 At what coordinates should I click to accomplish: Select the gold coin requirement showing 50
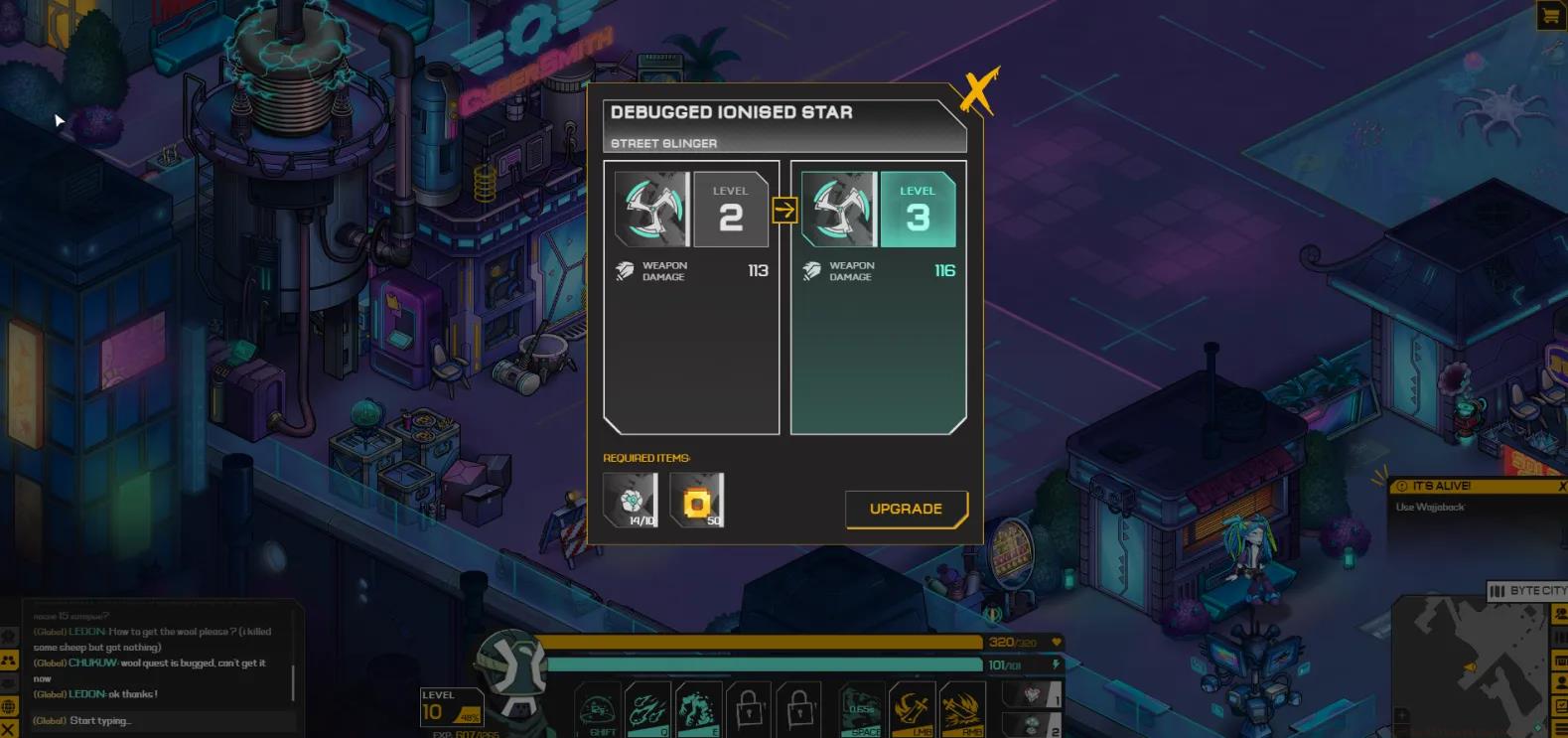point(697,500)
